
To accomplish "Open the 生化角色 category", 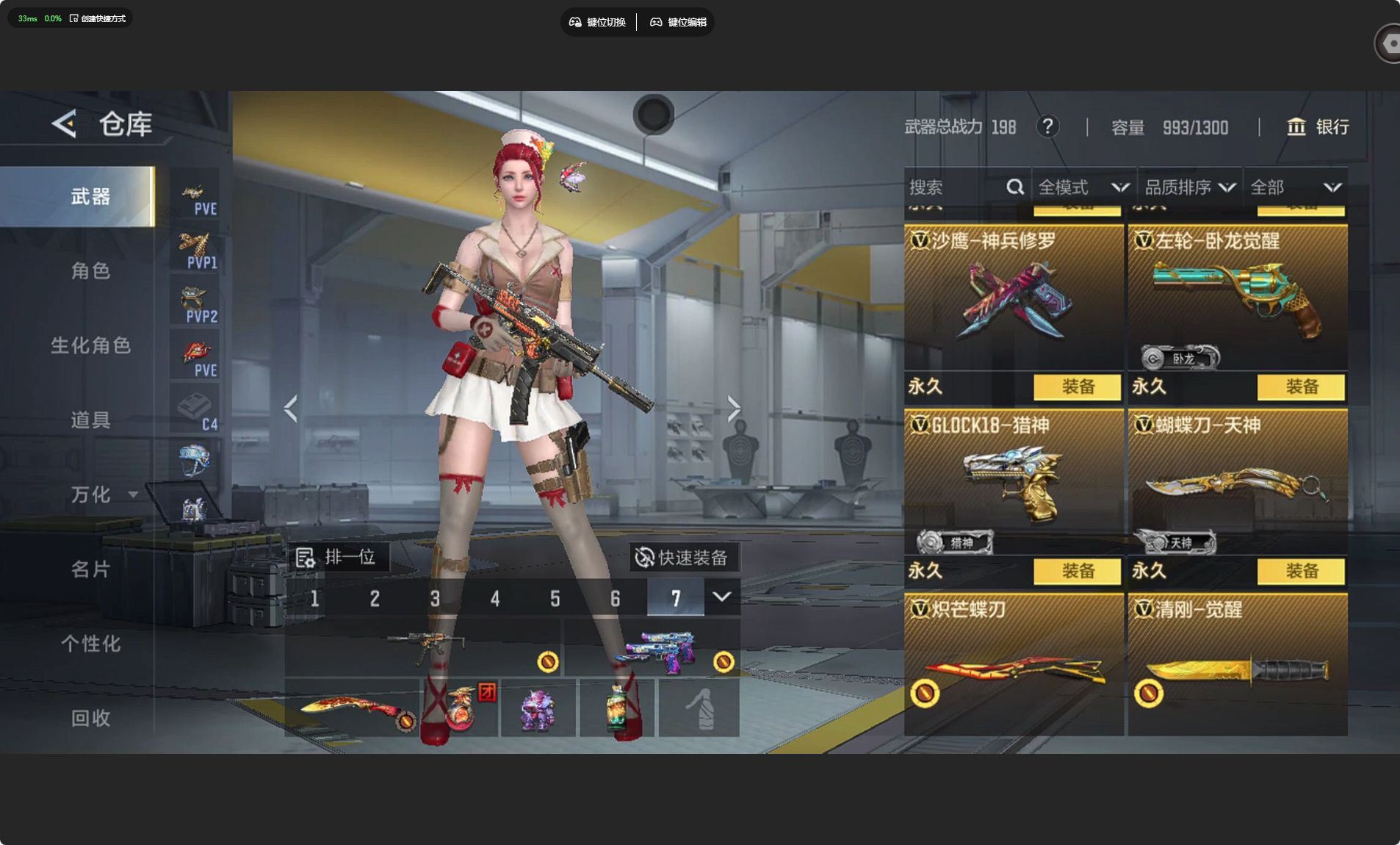I will 90,345.
